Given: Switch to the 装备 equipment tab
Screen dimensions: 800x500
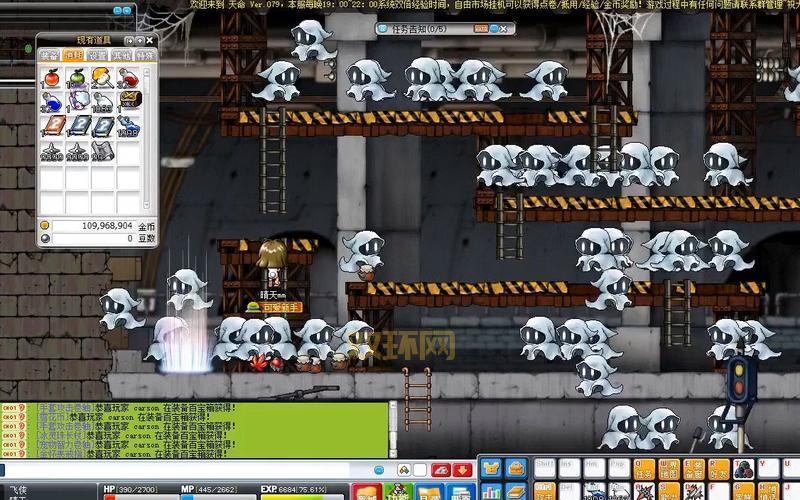Looking at the screenshot, I should coord(49,56).
